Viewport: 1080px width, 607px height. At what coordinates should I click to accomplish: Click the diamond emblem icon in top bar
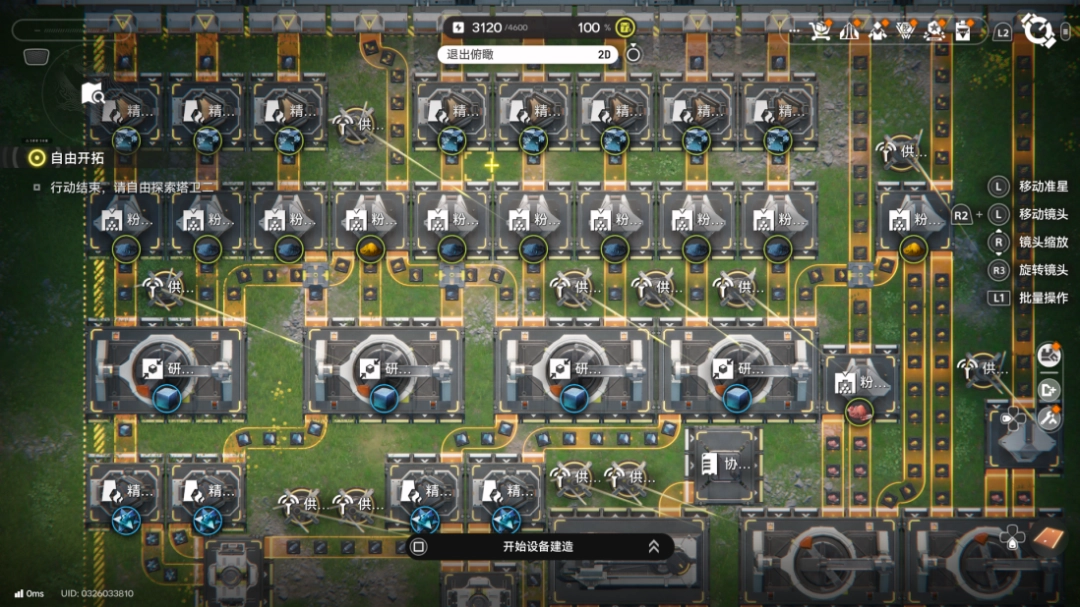click(908, 30)
